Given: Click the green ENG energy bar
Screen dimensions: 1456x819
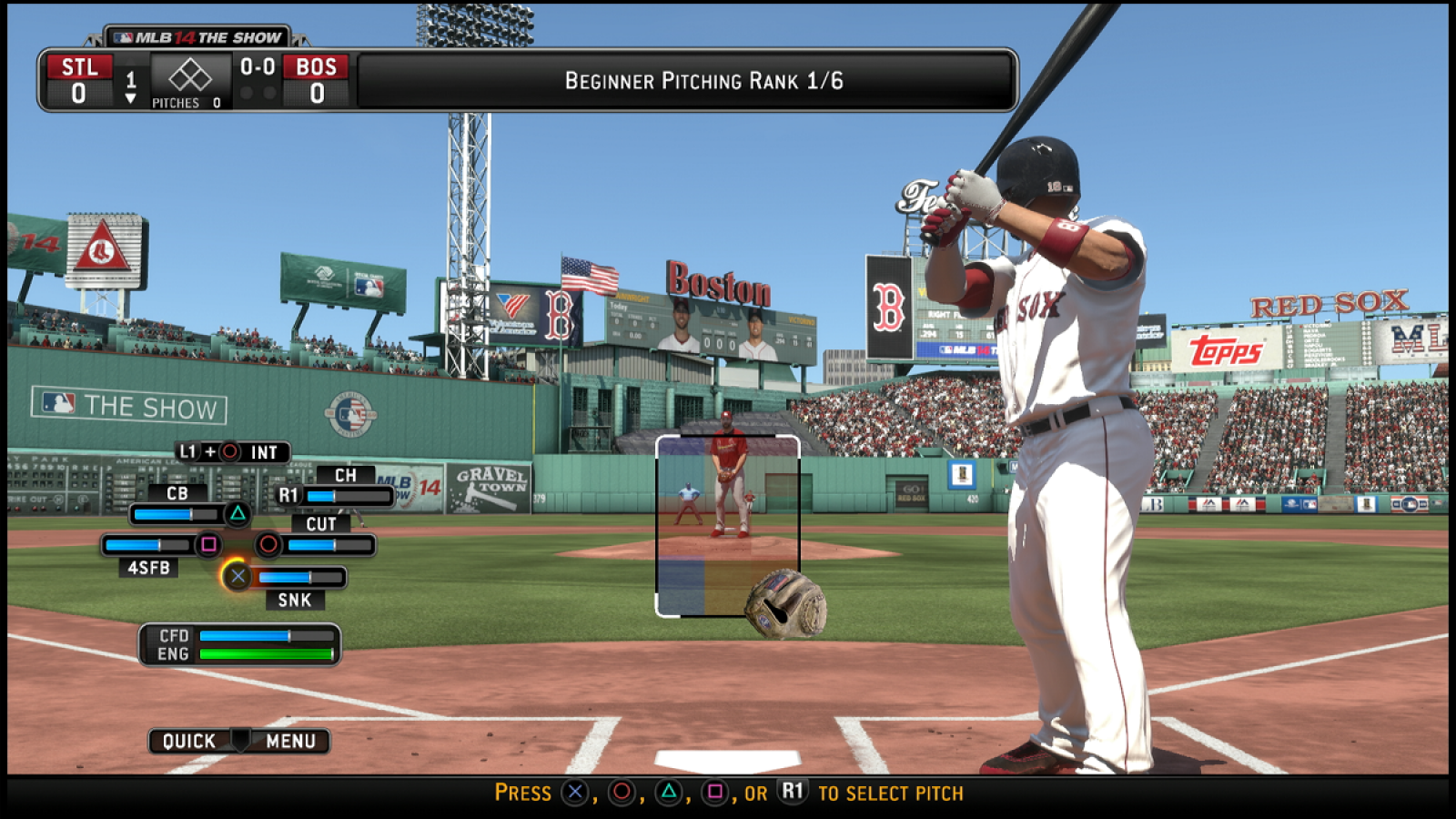Looking at the screenshot, I should pos(266,653).
